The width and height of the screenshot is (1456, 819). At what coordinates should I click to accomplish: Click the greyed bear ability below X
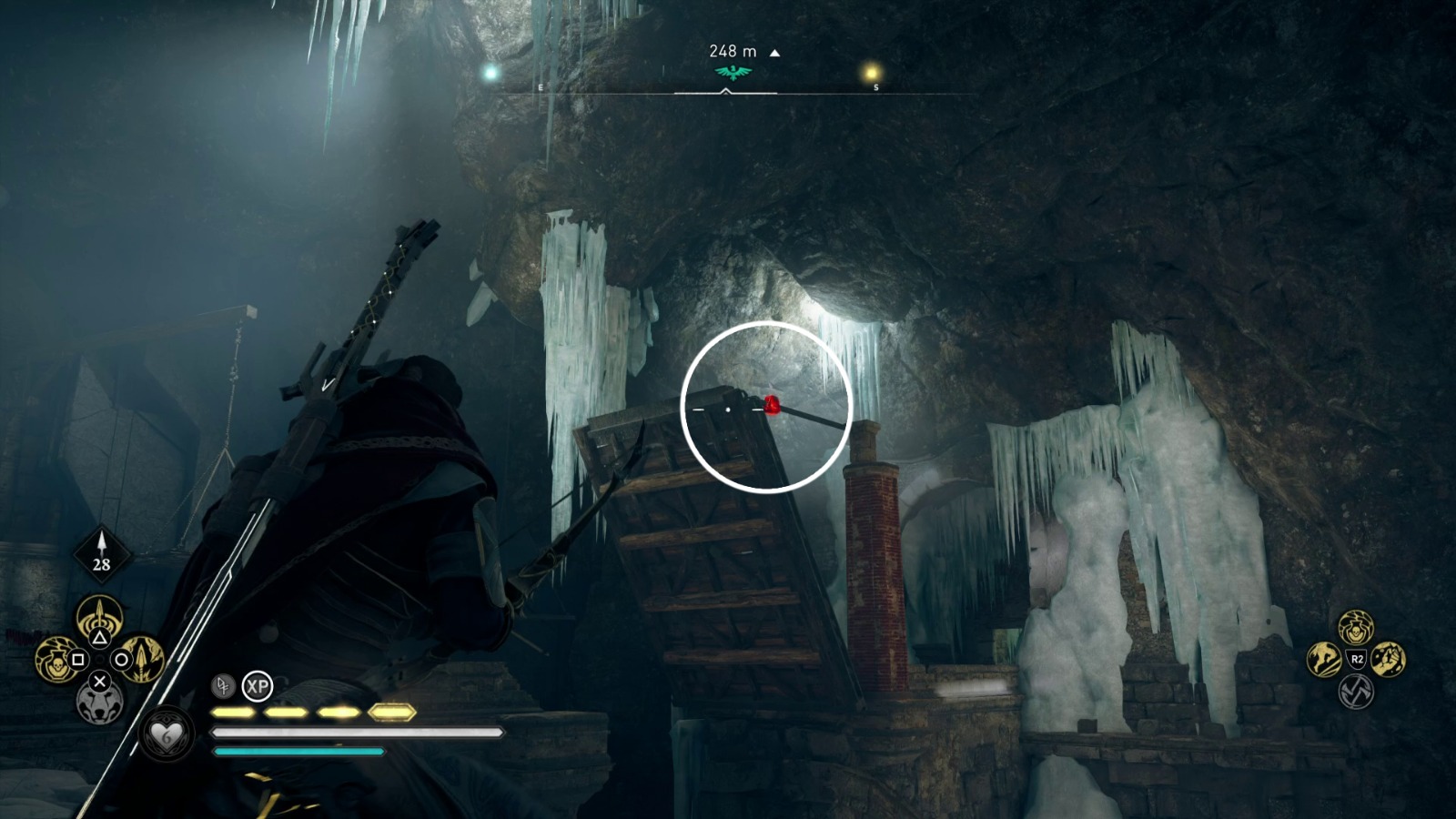(x=101, y=705)
